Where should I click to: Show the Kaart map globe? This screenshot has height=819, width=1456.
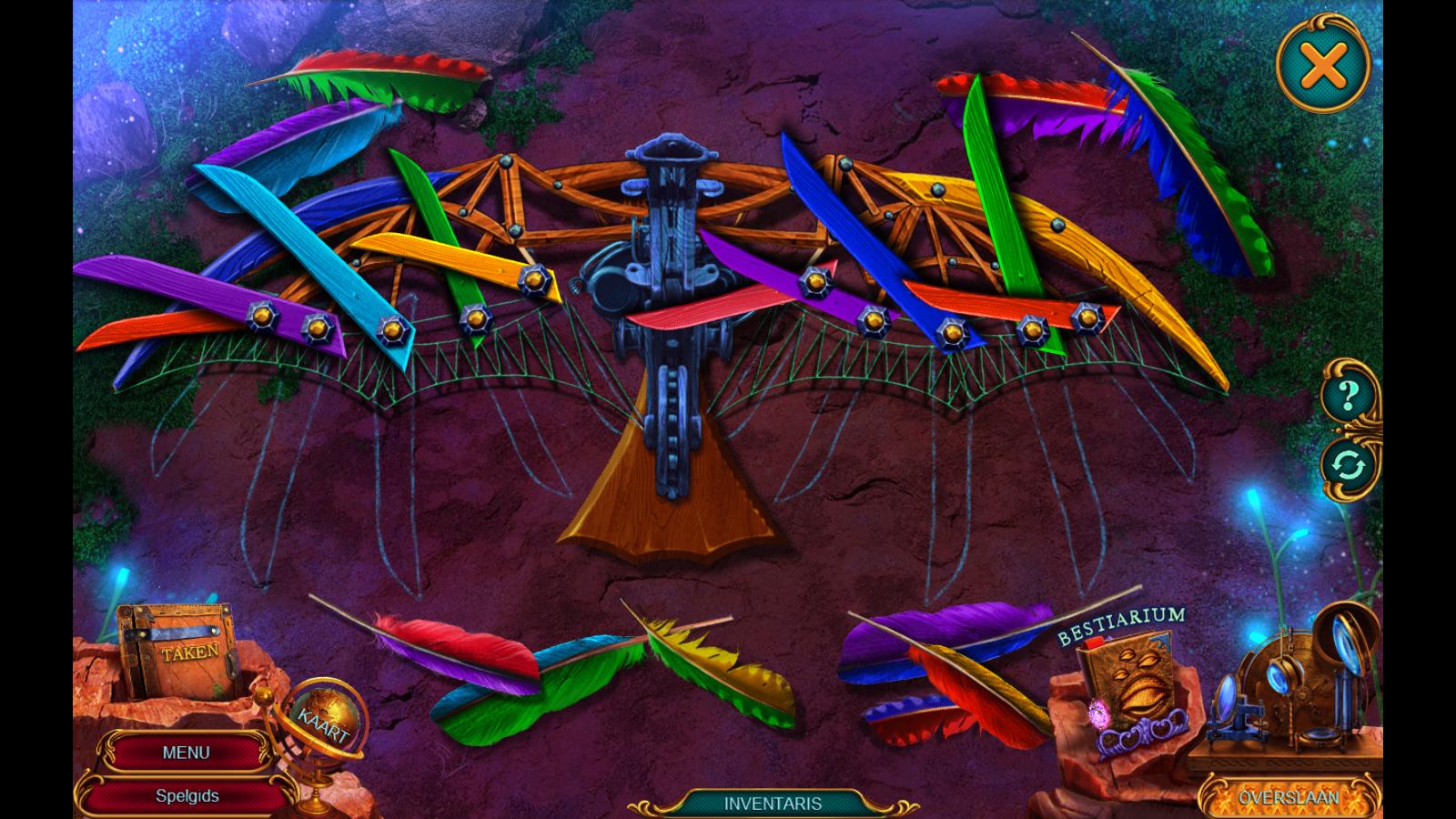pyautogui.click(x=325, y=721)
